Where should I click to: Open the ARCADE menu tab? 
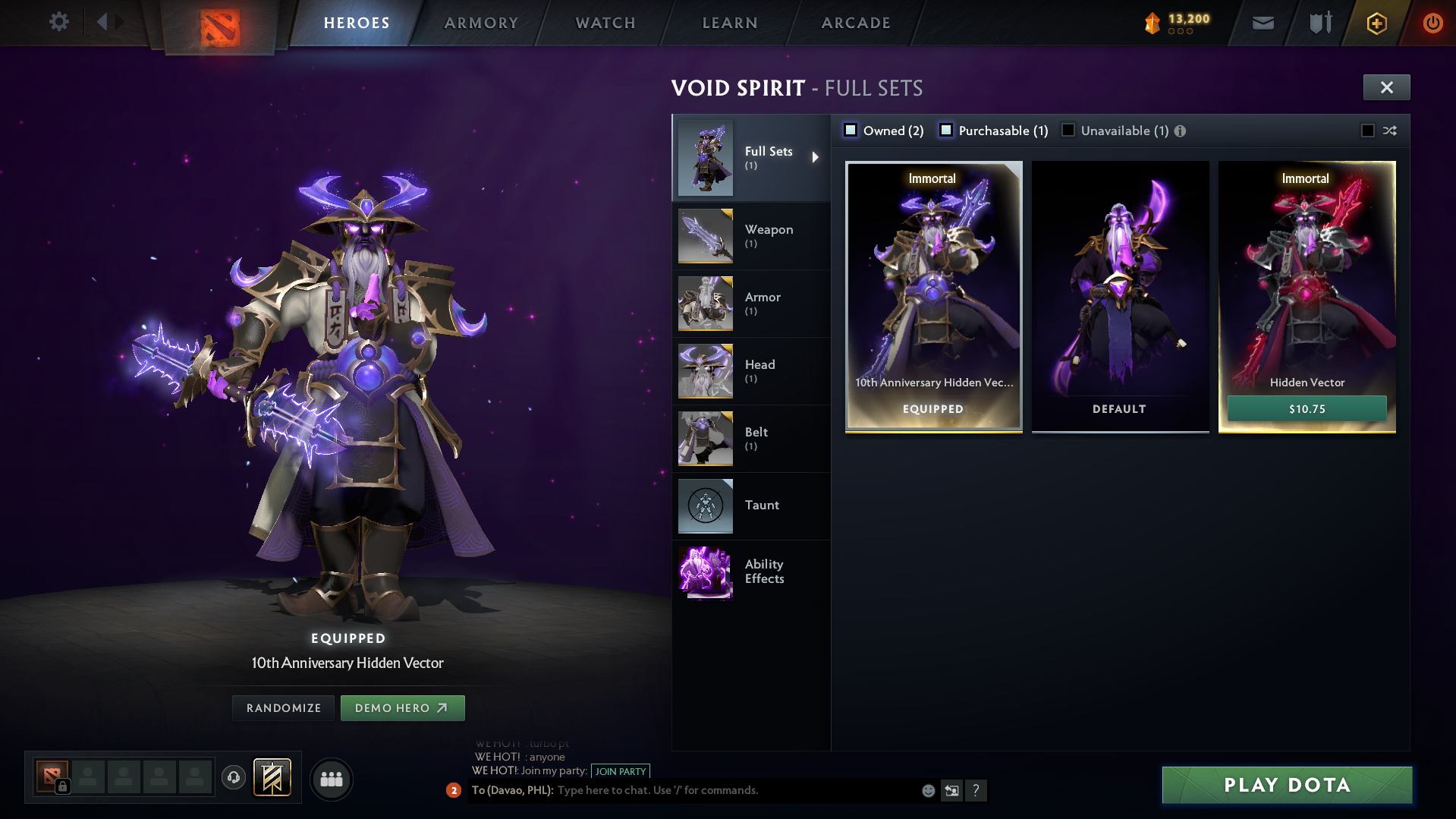pyautogui.click(x=855, y=22)
